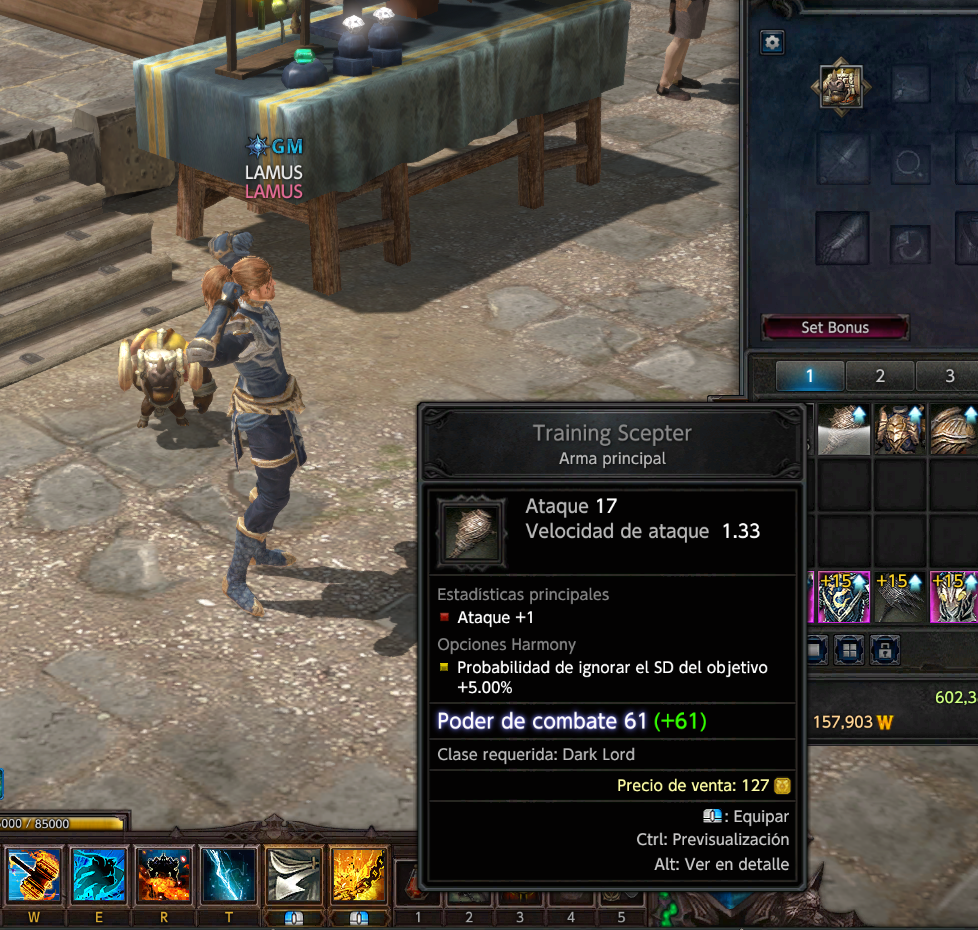The image size is (978, 930).
Task: Use the golden chain explosion skill
Action: tap(359, 875)
